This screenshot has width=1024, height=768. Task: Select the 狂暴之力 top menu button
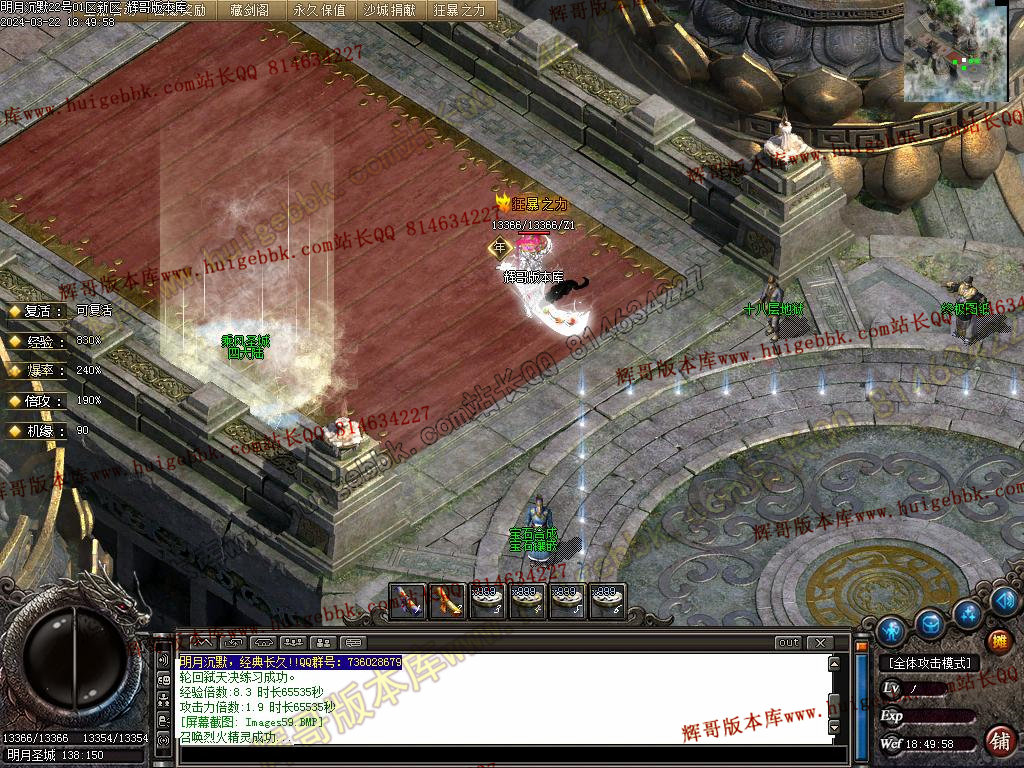(459, 10)
